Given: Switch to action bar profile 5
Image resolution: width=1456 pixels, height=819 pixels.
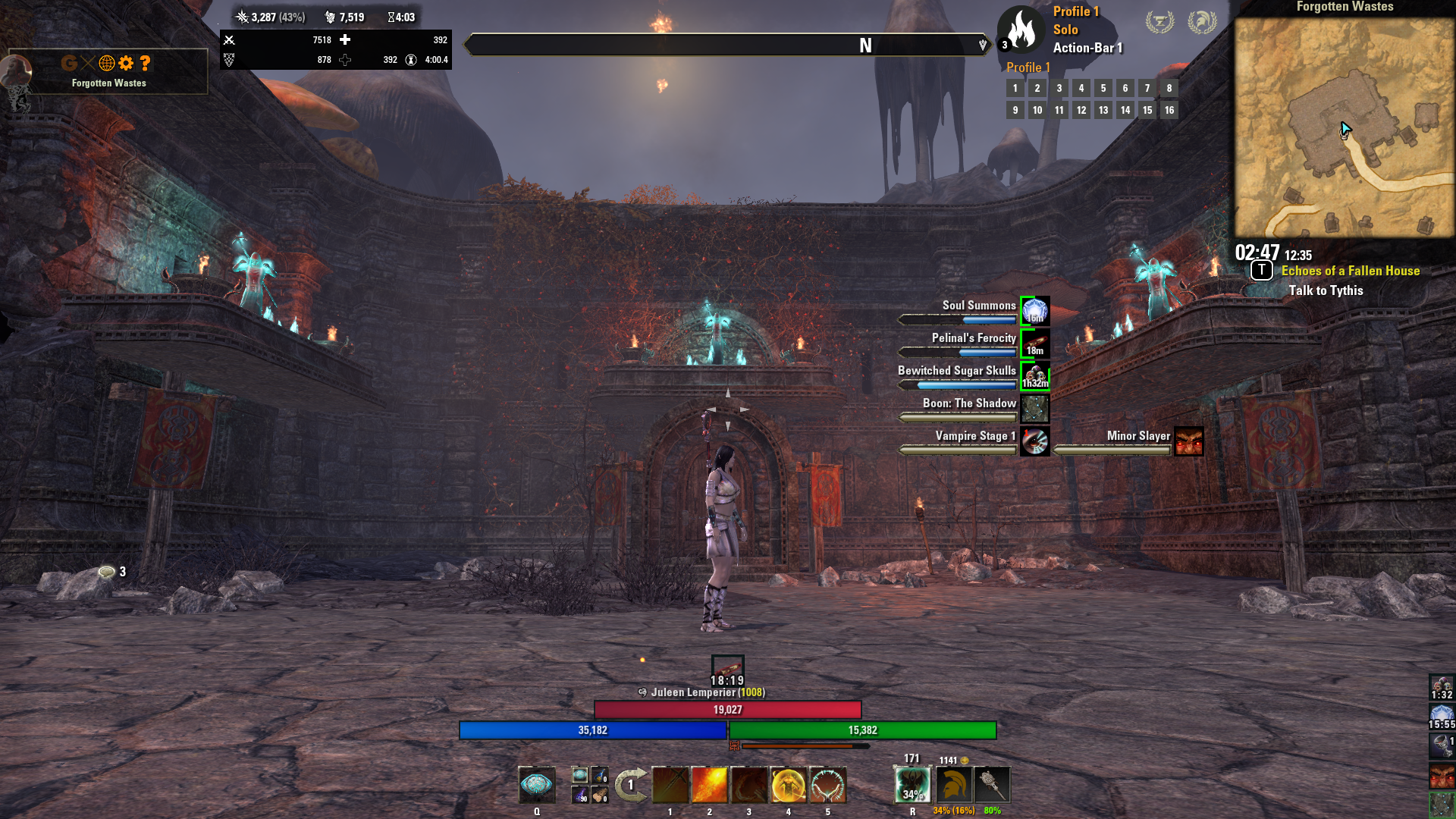Looking at the screenshot, I should click(1103, 88).
